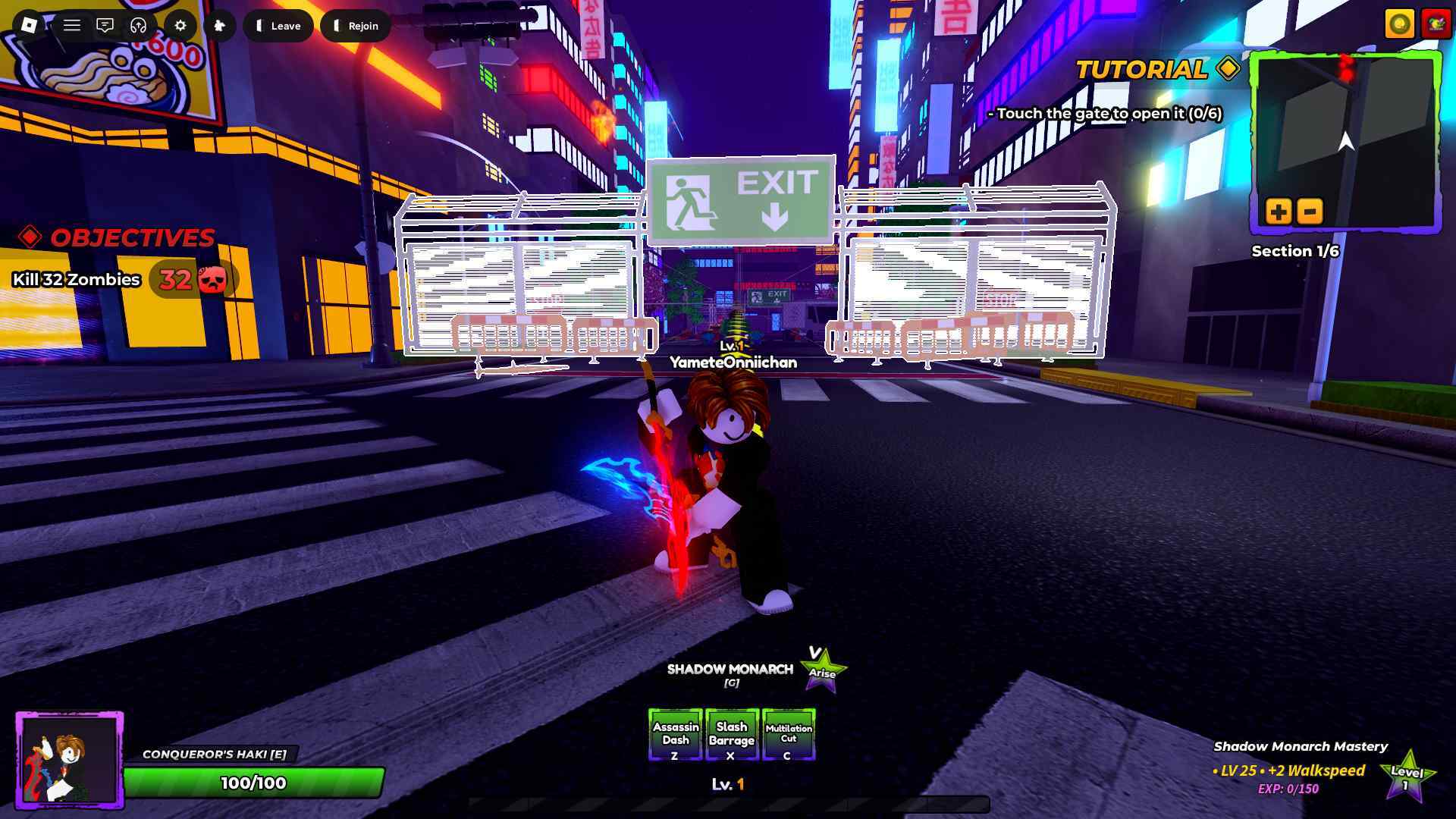The image size is (1456, 819).
Task: Toggle the chat bubble open
Action: tap(105, 25)
